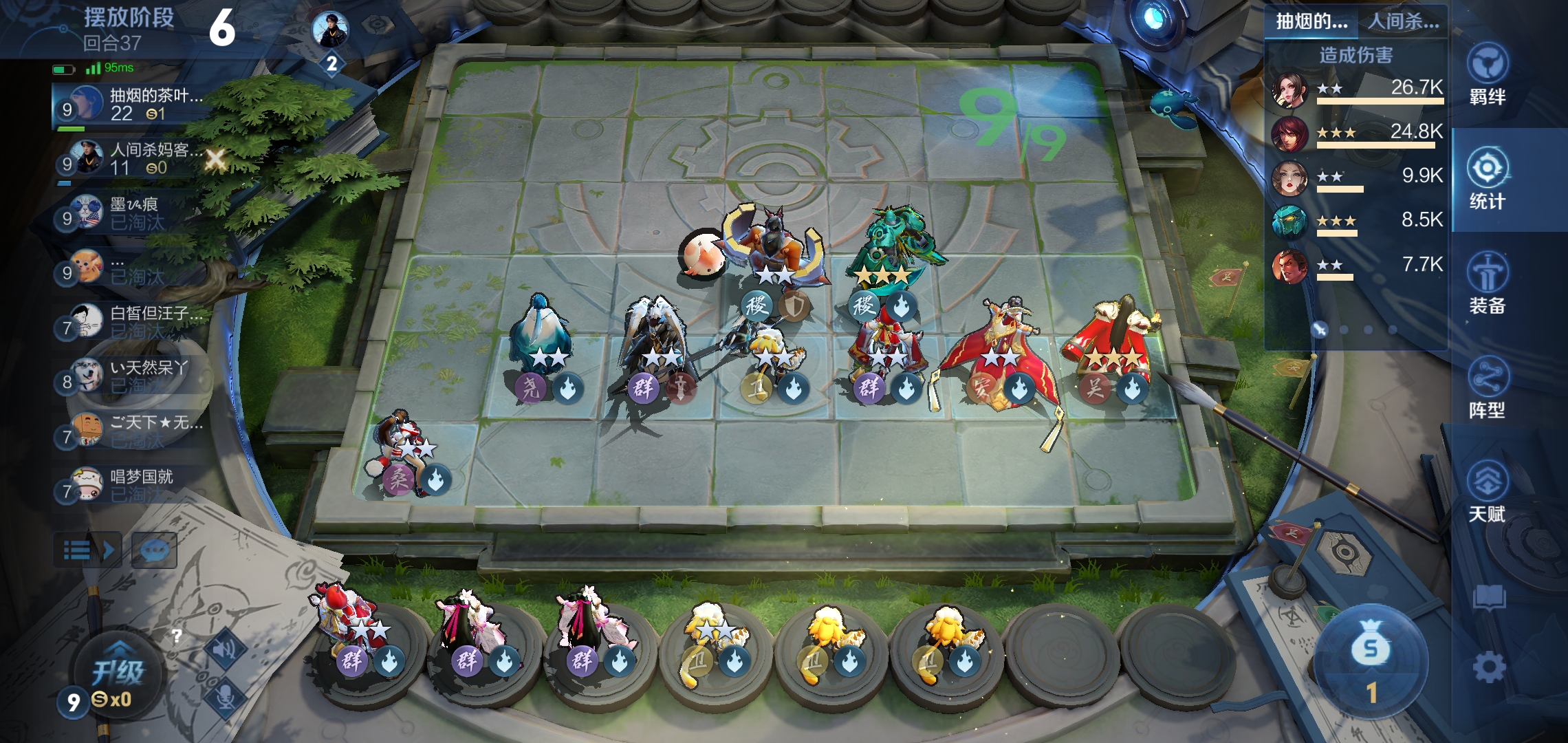Toggle the speaker sound button

[226, 649]
